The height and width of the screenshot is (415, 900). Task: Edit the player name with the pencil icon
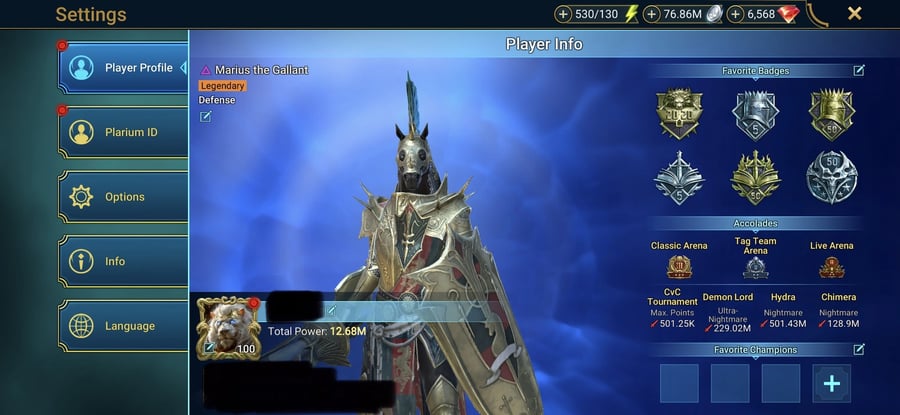(331, 310)
